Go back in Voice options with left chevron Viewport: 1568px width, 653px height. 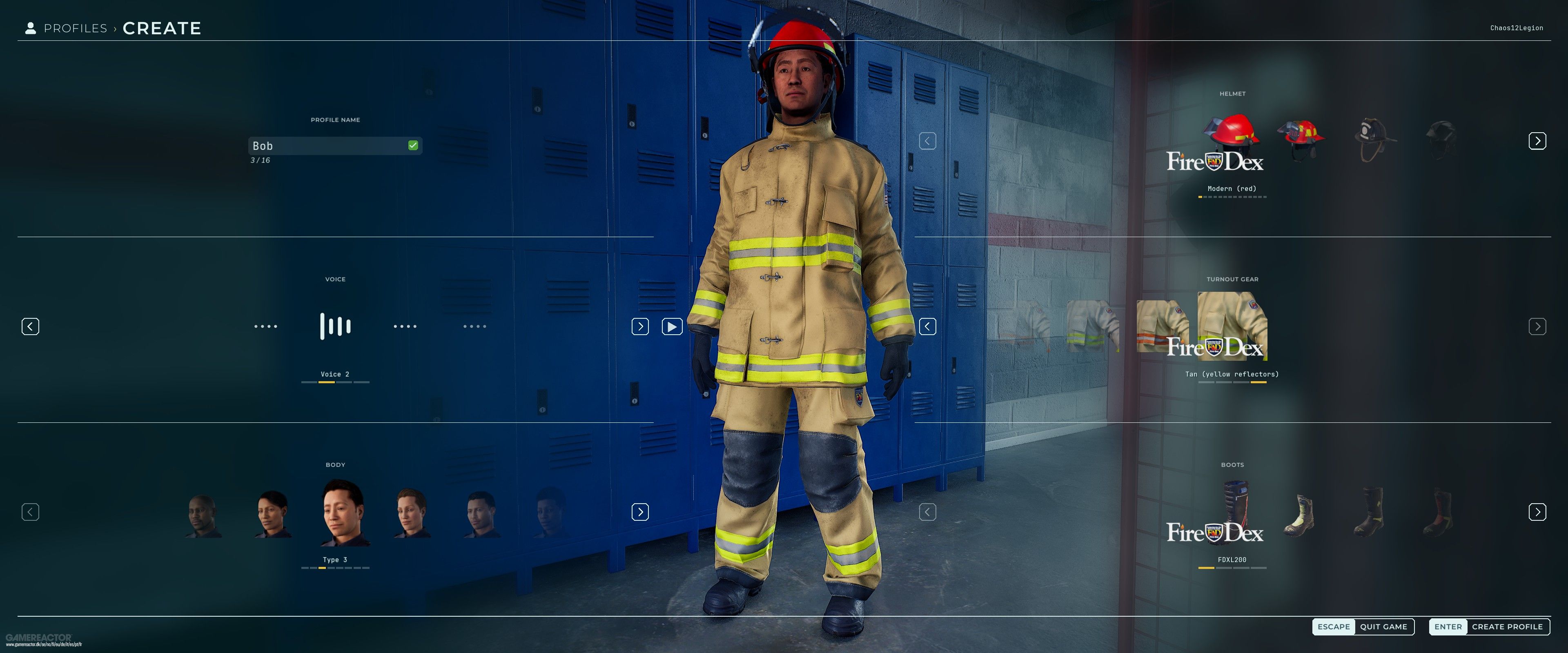[30, 326]
